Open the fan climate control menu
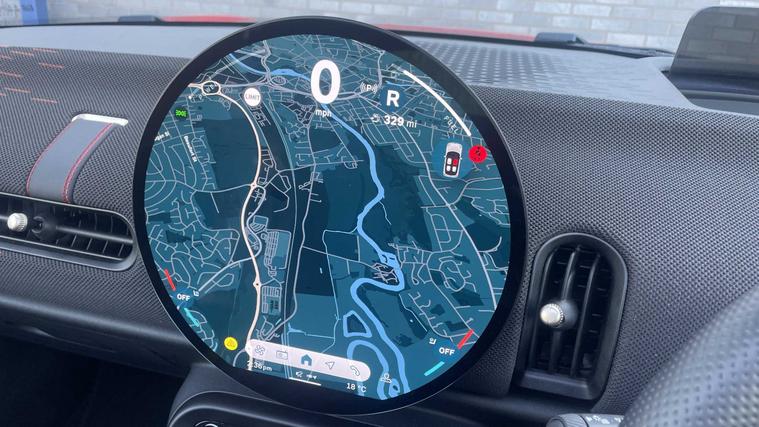This screenshot has height=427, width=759. 257,350
